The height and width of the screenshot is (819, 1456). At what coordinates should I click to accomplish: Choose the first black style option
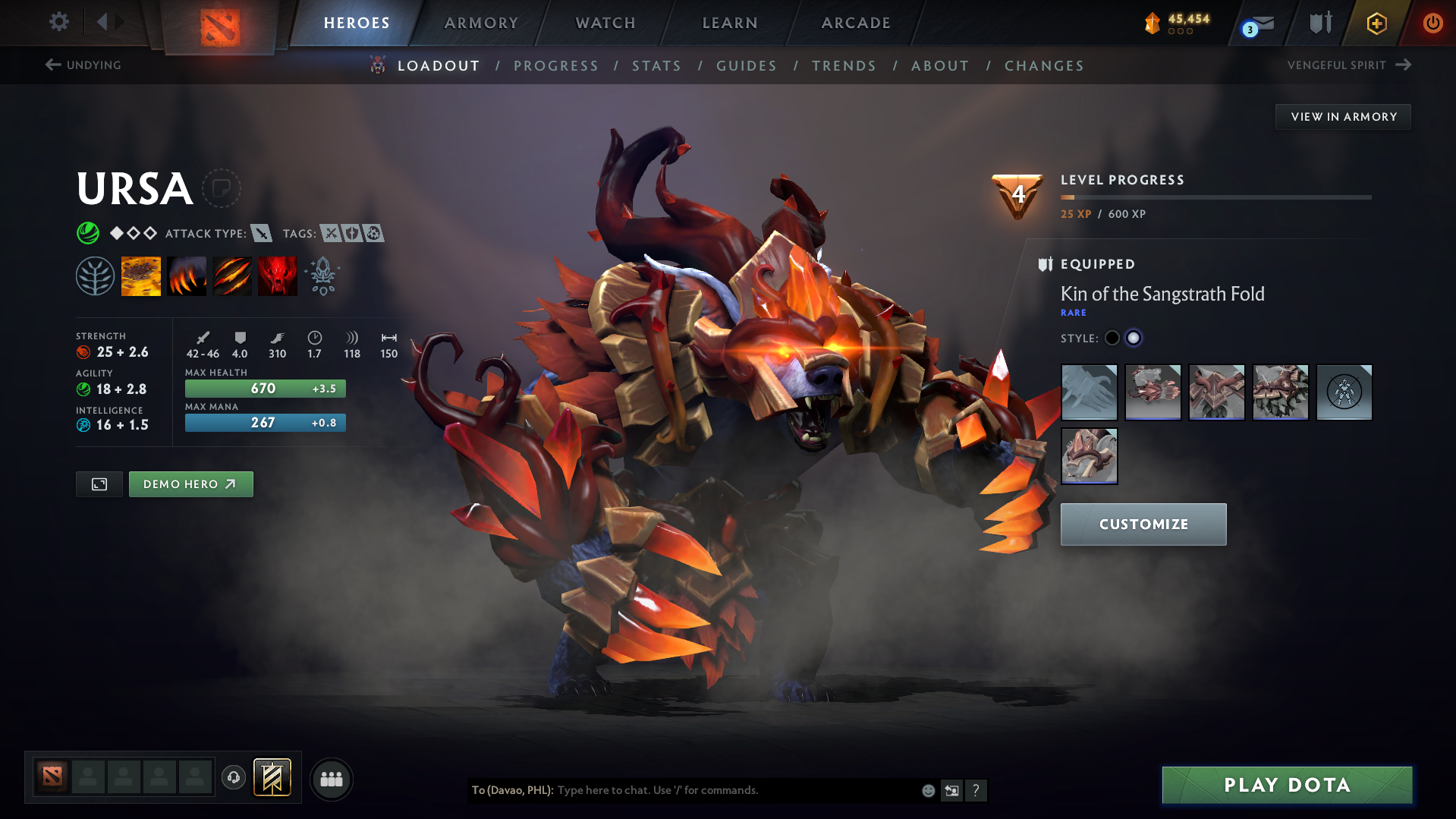tap(1112, 339)
